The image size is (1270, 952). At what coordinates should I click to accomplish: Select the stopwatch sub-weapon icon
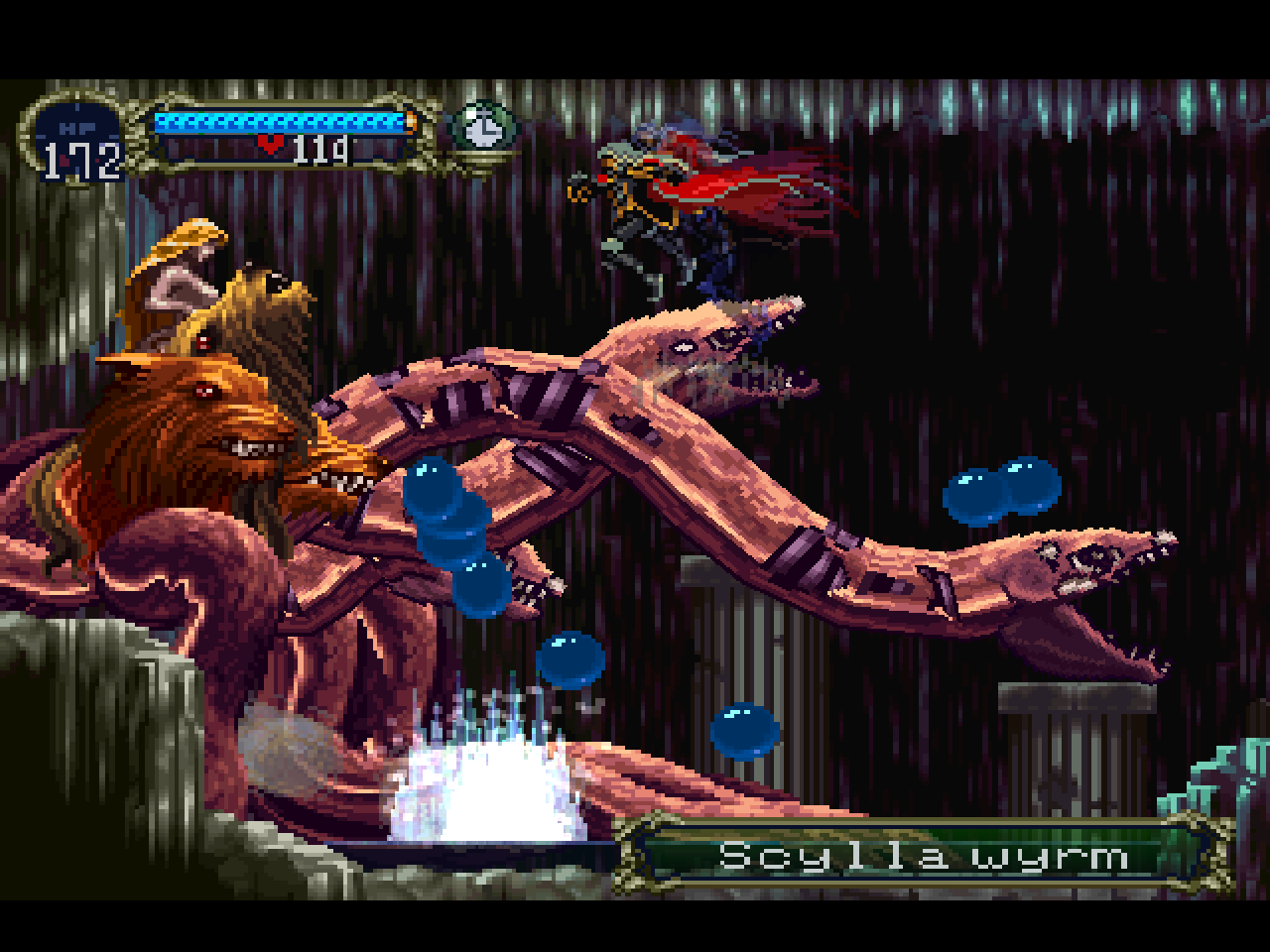[x=483, y=128]
